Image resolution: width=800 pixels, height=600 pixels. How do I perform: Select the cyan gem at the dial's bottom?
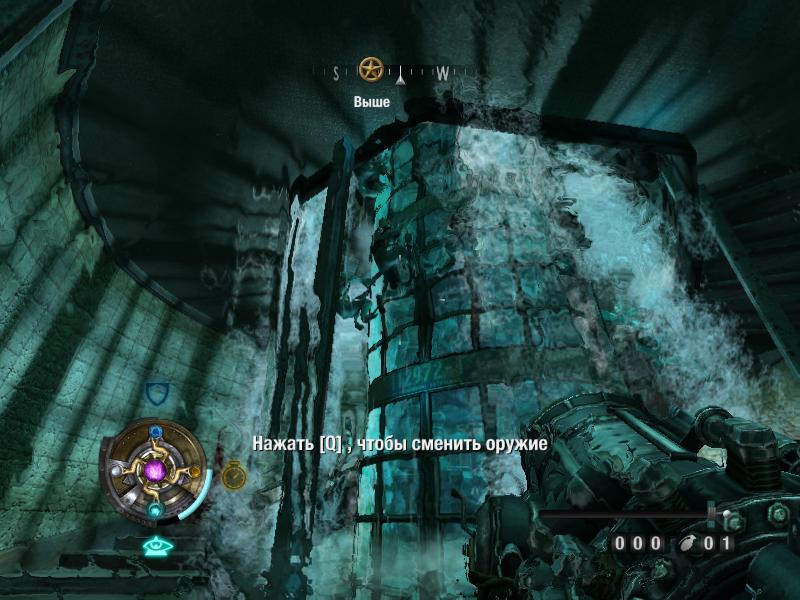tap(155, 509)
